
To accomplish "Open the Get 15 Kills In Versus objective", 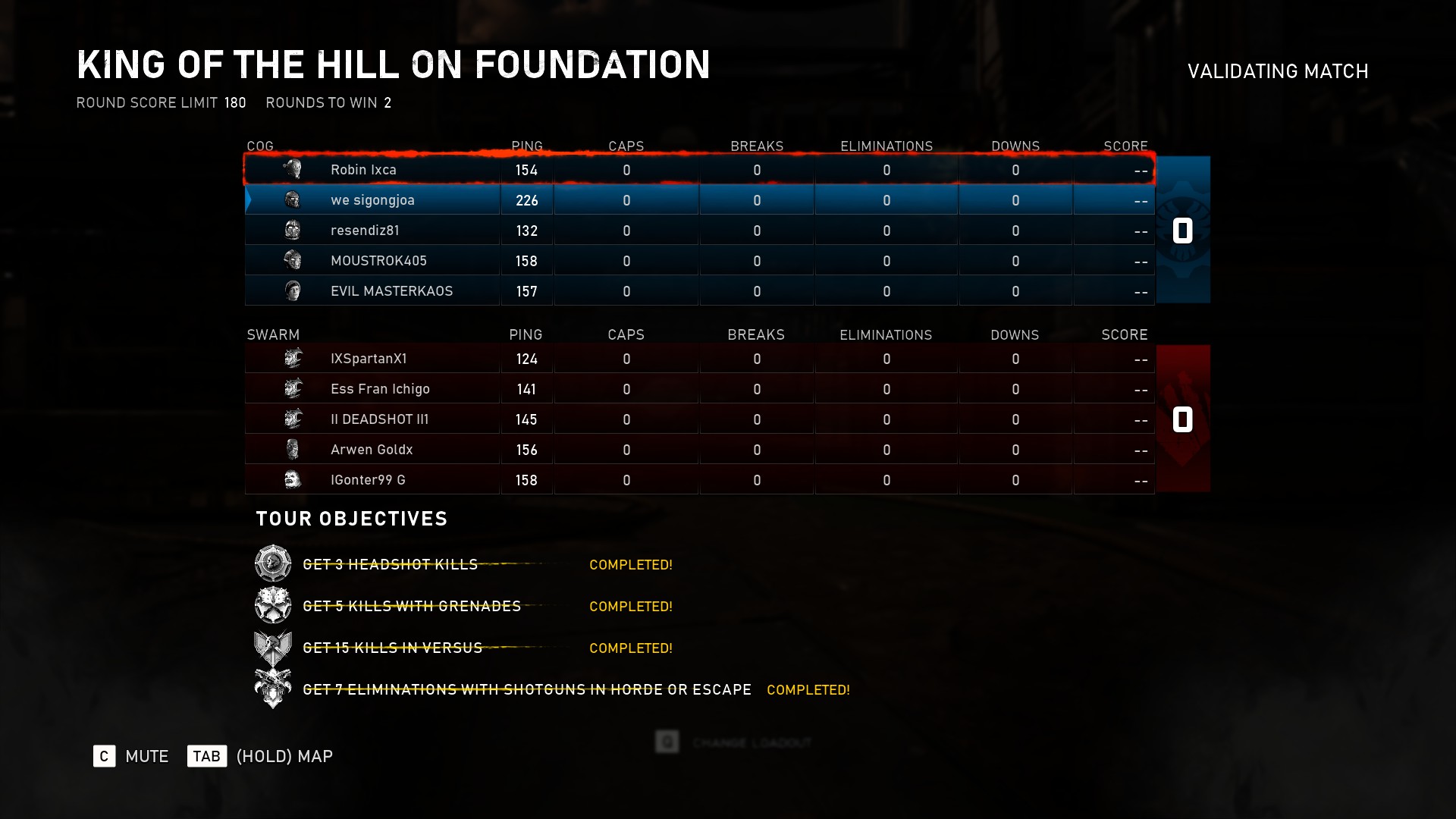I will pos(392,648).
